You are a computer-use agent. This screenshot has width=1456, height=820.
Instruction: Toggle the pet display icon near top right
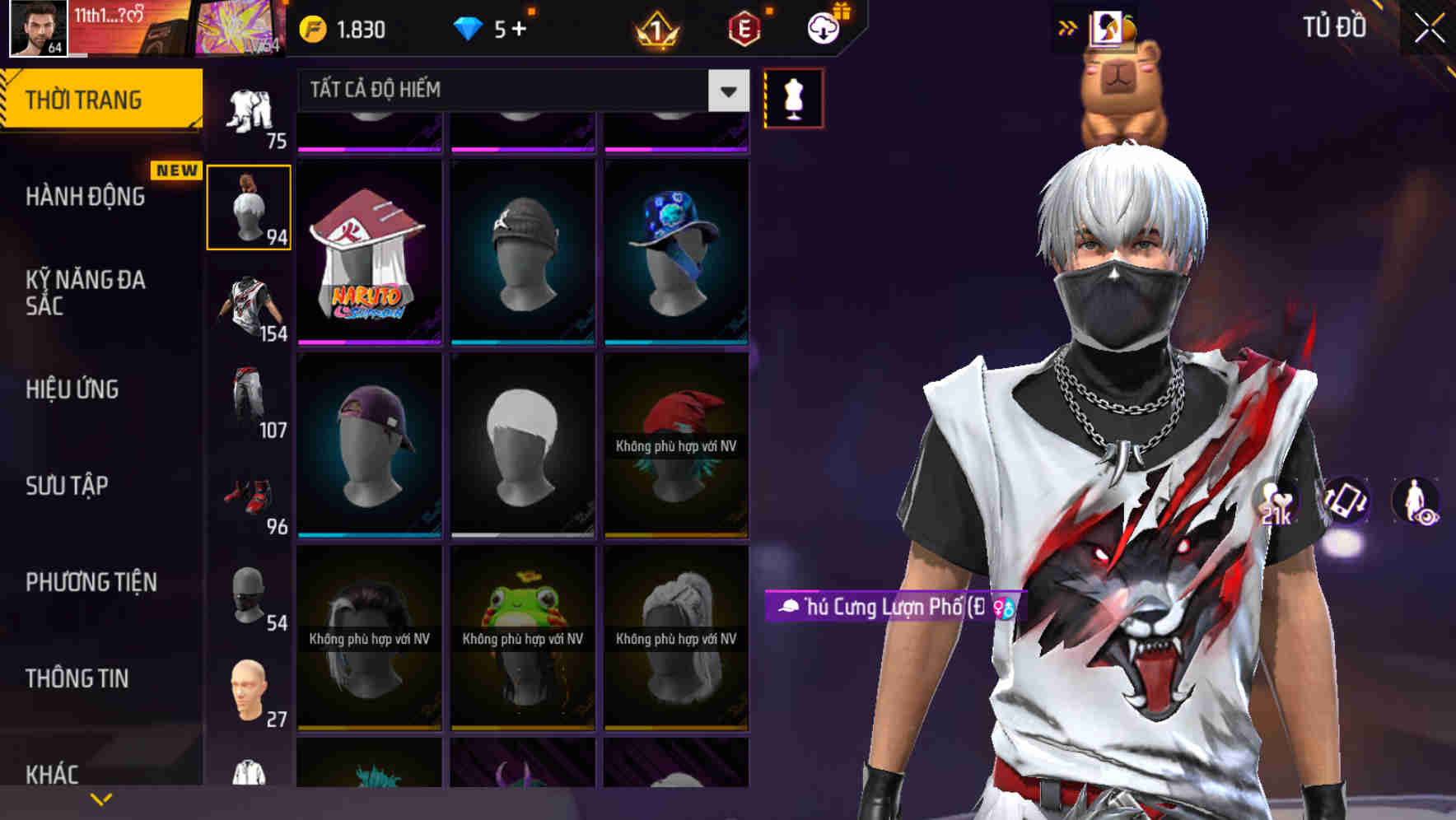1108,27
